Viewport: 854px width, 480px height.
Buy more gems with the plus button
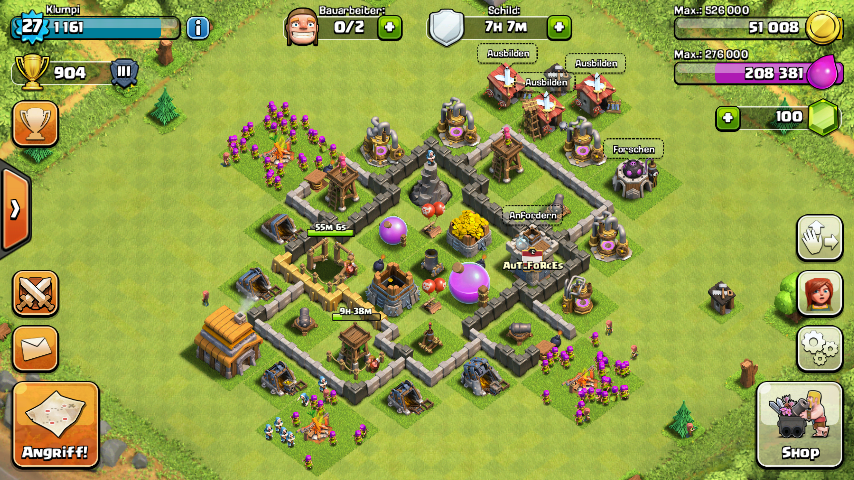[728, 117]
